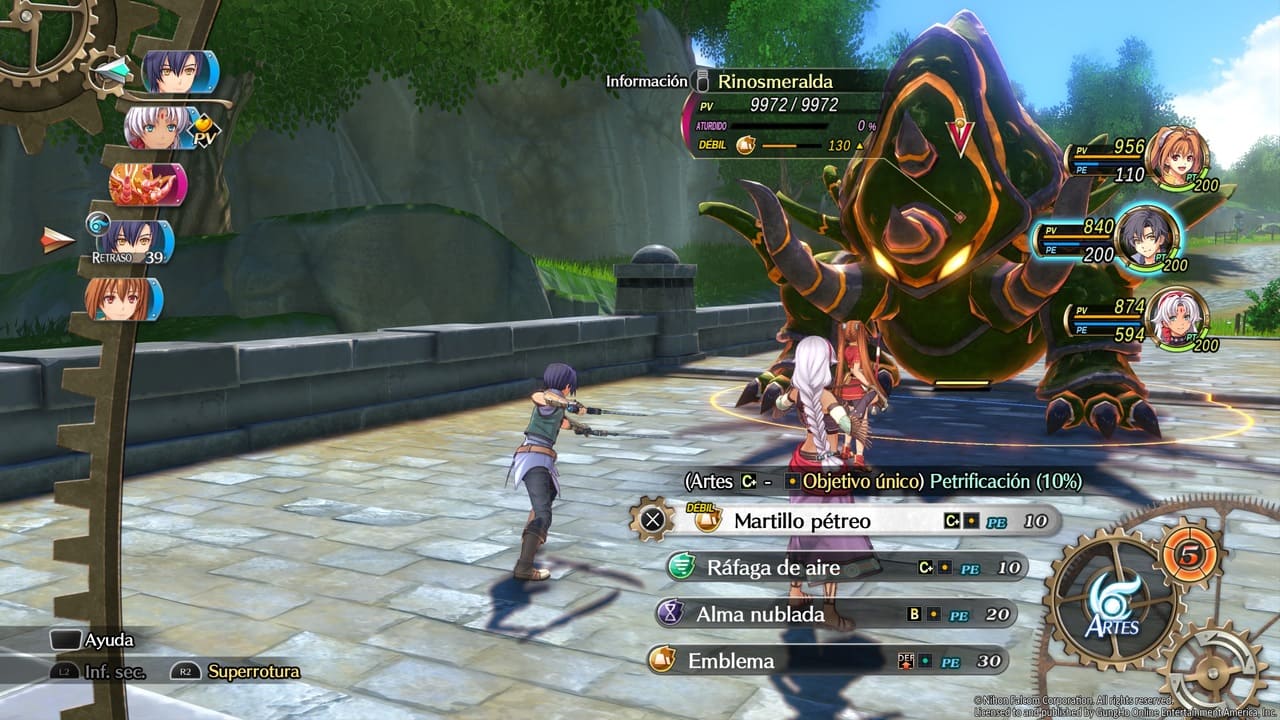Click the red-haired party member portrait showing 956 PV
Image resolution: width=1280 pixels, height=720 pixels.
pos(1177,157)
